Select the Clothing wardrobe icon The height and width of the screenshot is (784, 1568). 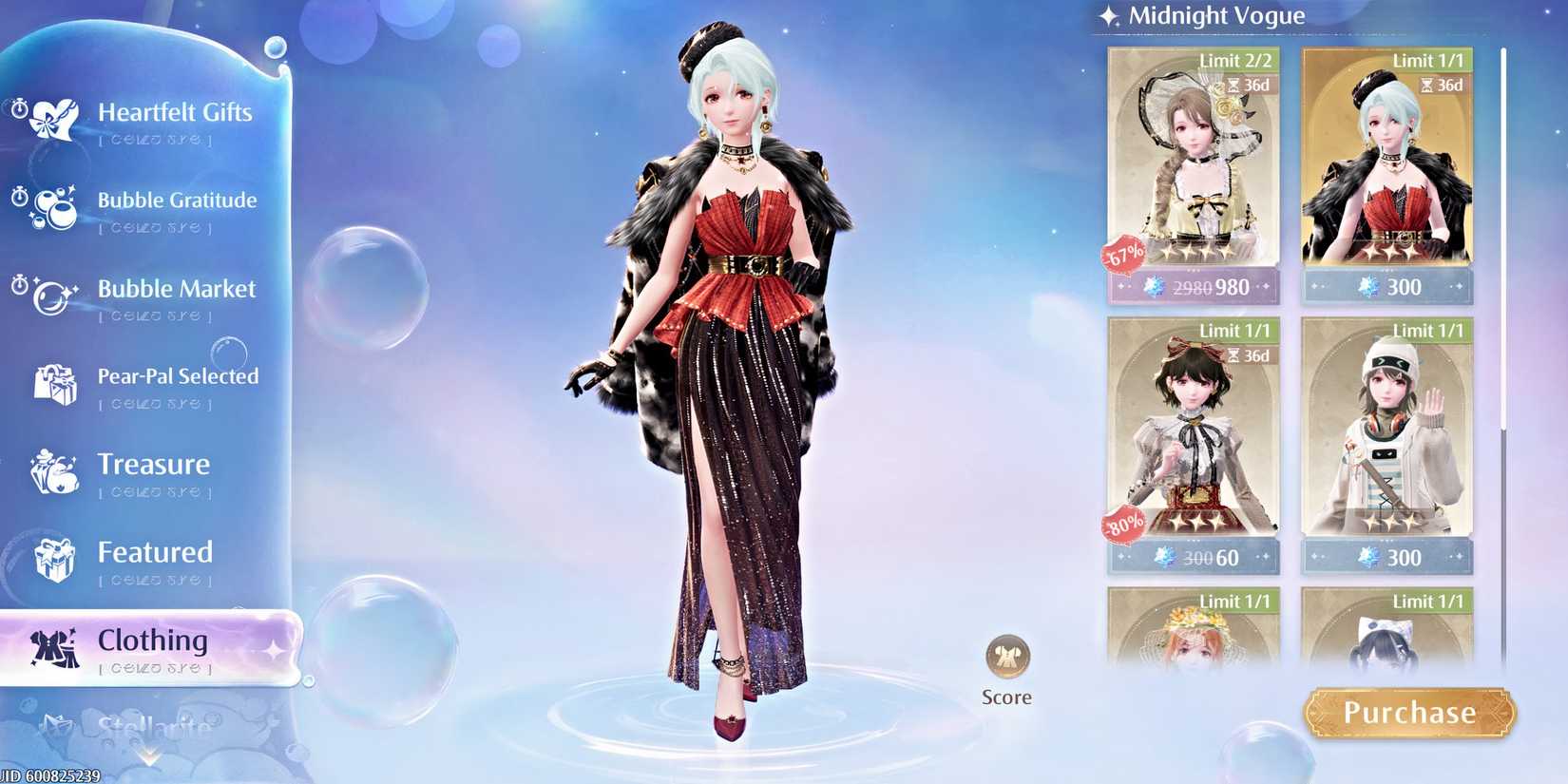point(54,650)
